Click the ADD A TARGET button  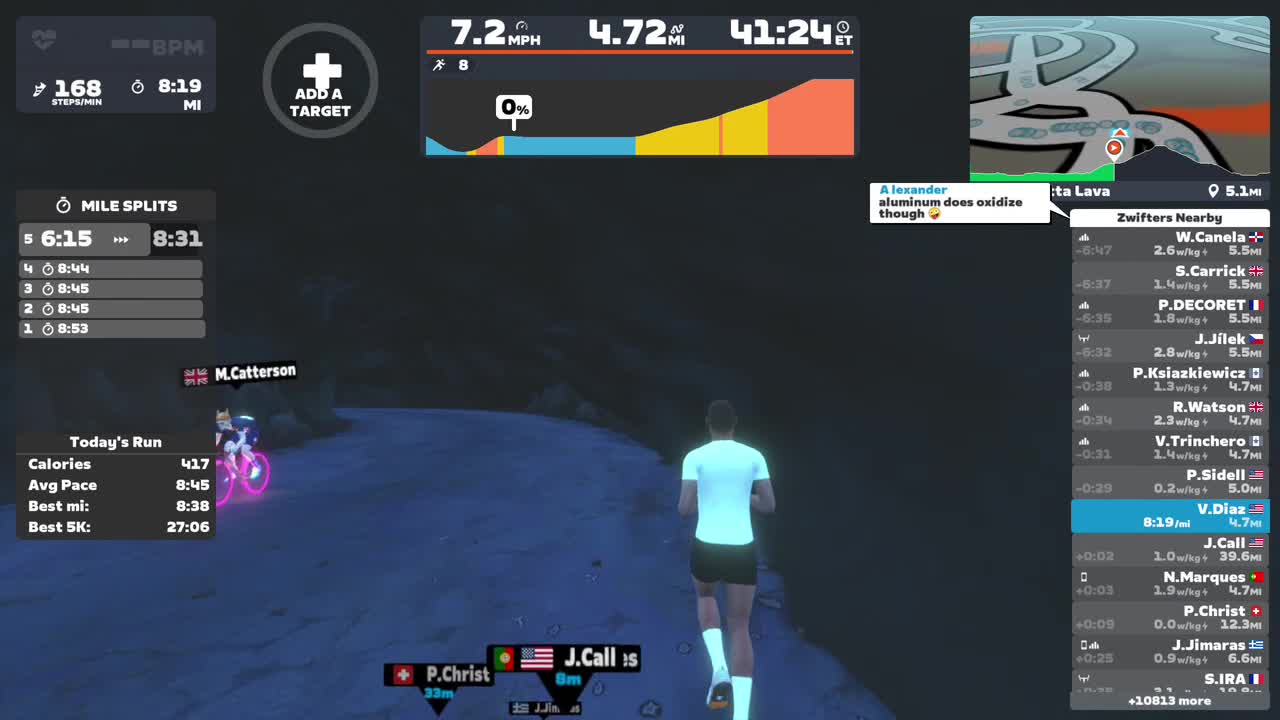[320, 80]
